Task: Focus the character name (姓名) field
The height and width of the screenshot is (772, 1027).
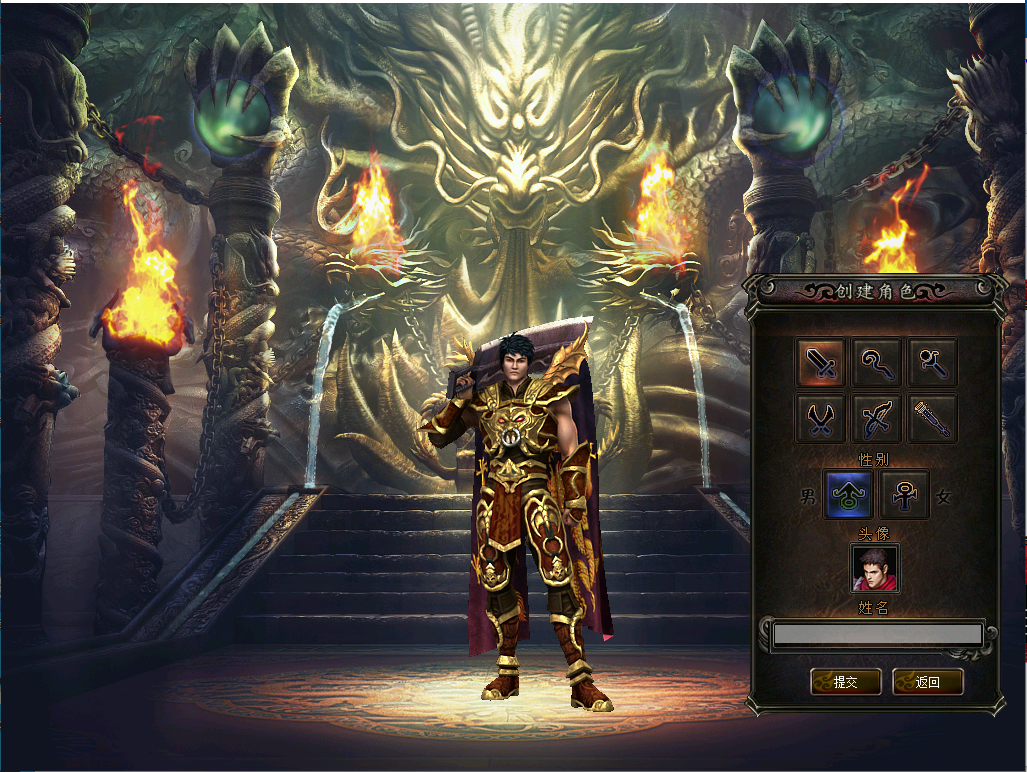Action: (877, 634)
